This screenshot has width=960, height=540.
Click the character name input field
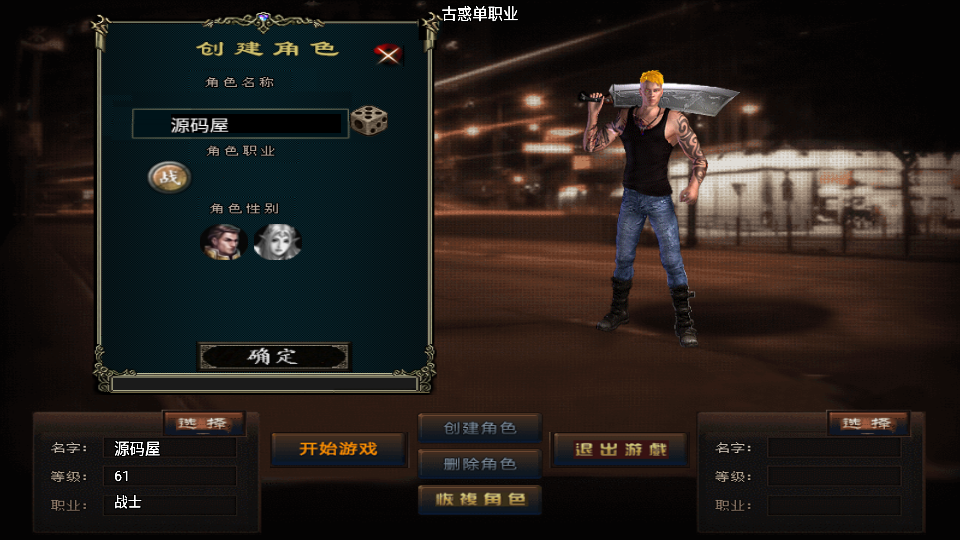240,124
